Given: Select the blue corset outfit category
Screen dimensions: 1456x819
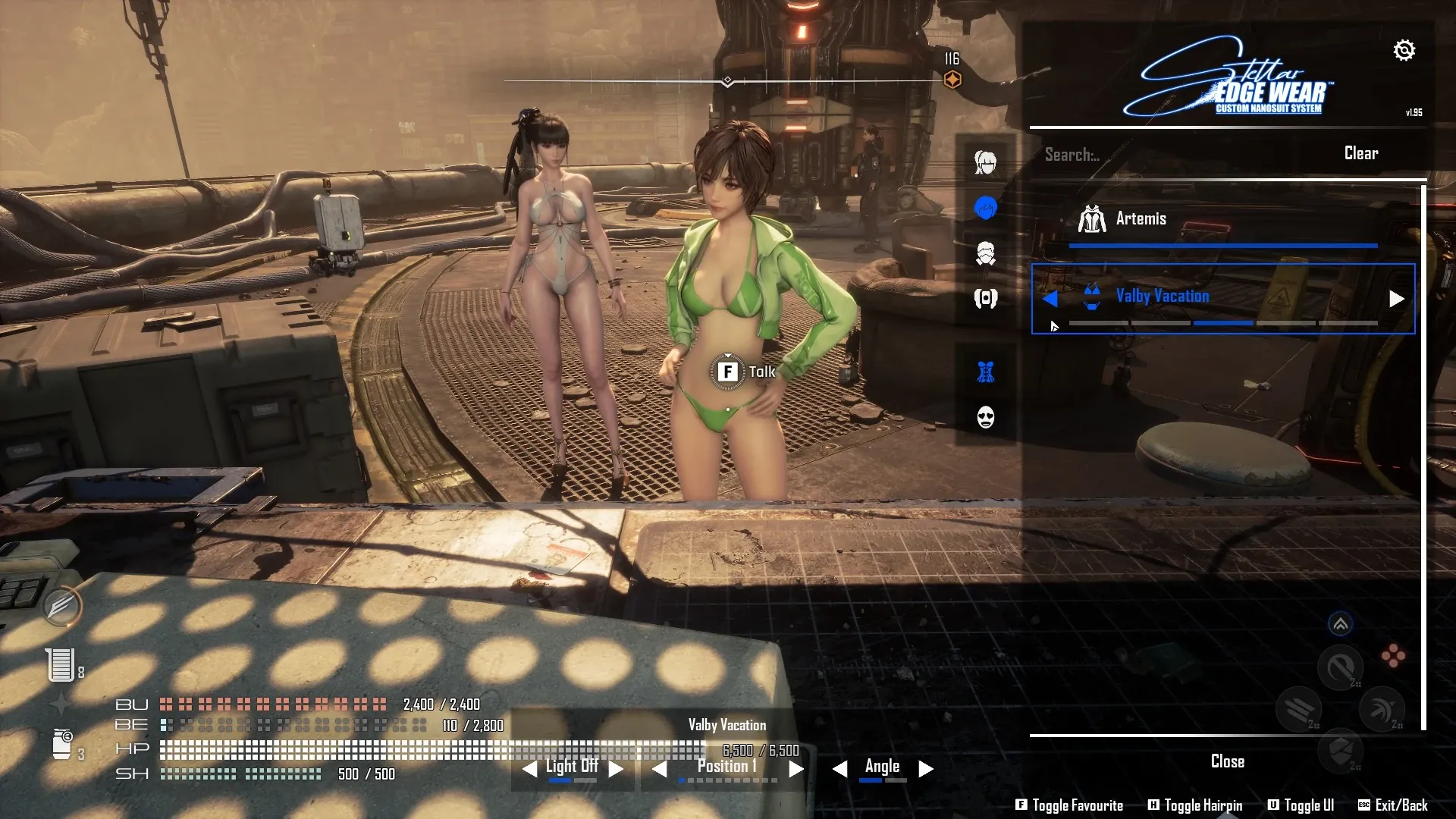Looking at the screenshot, I should click(985, 372).
